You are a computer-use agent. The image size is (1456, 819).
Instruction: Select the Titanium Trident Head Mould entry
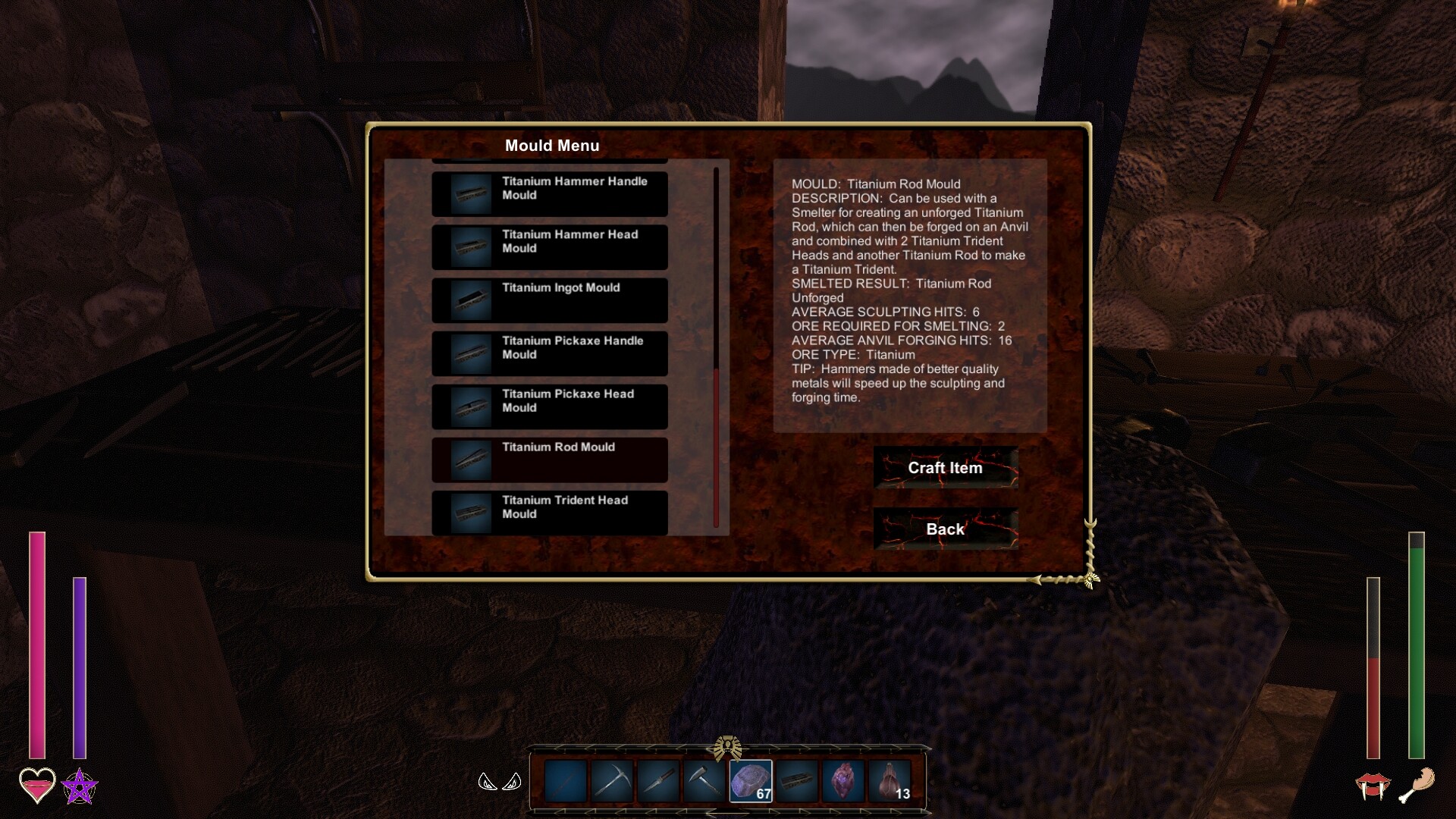[549, 513]
